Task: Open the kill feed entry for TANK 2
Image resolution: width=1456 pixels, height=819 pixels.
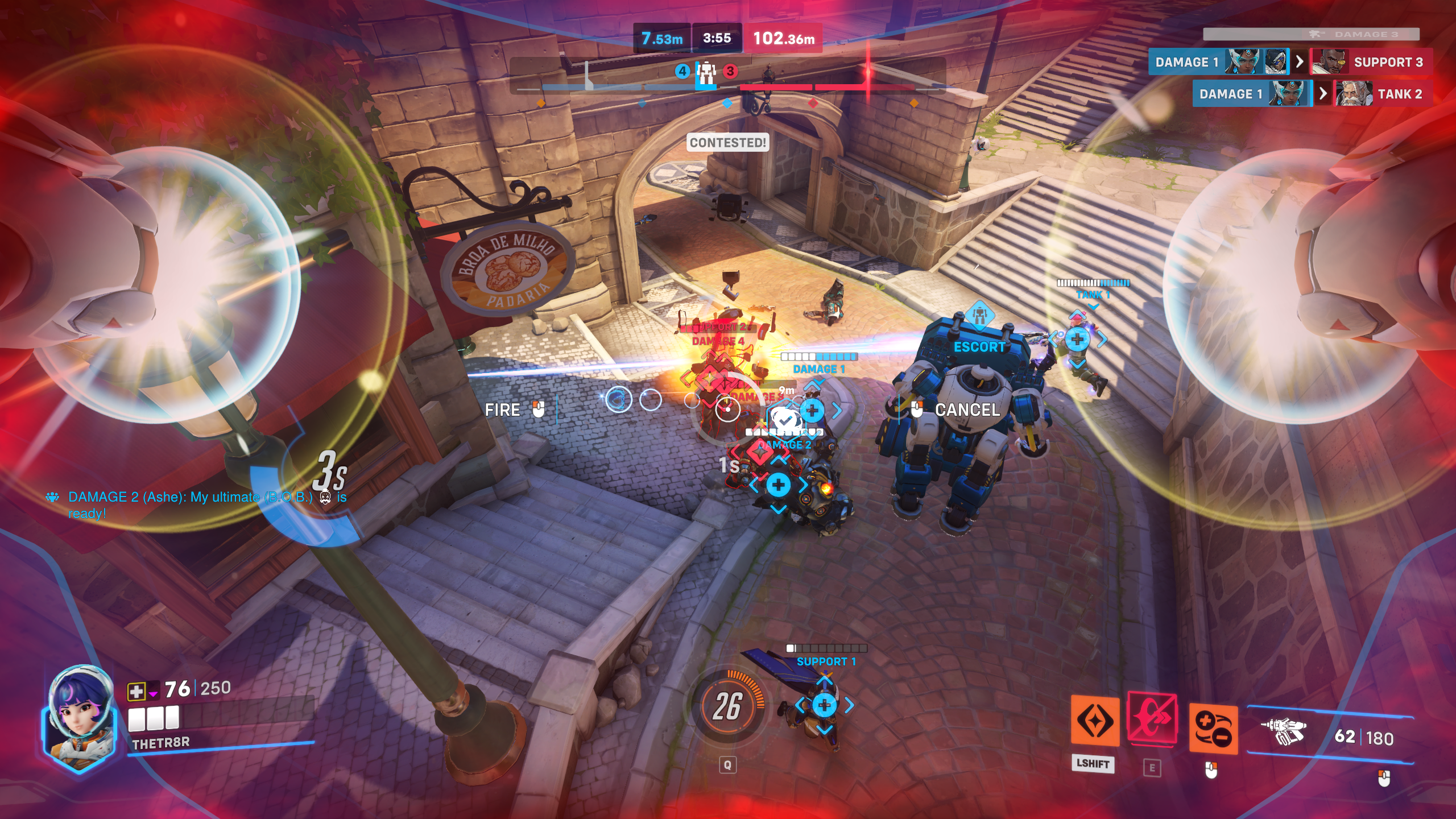Action: [1382, 94]
